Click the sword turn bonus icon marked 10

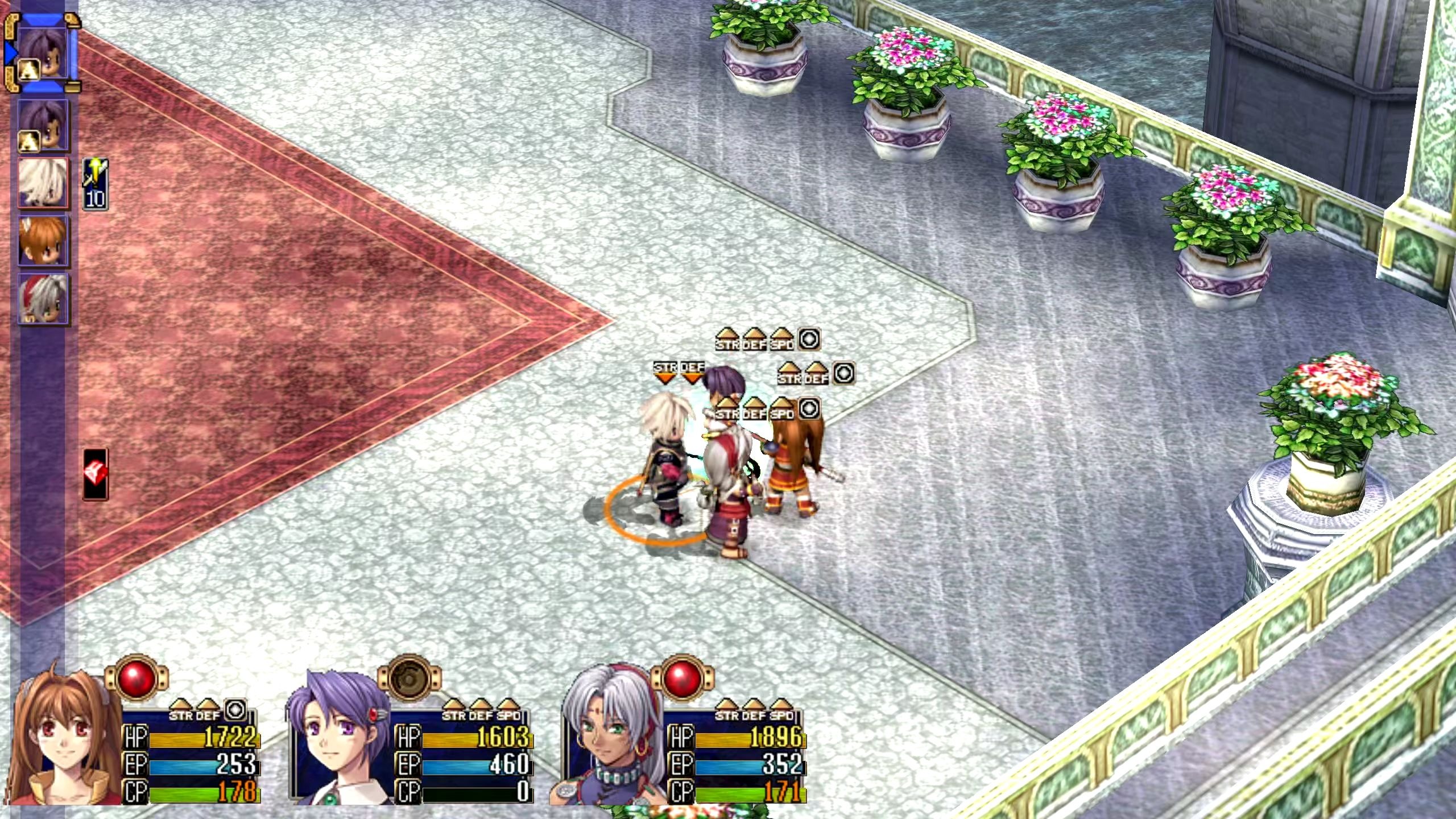pos(95,184)
